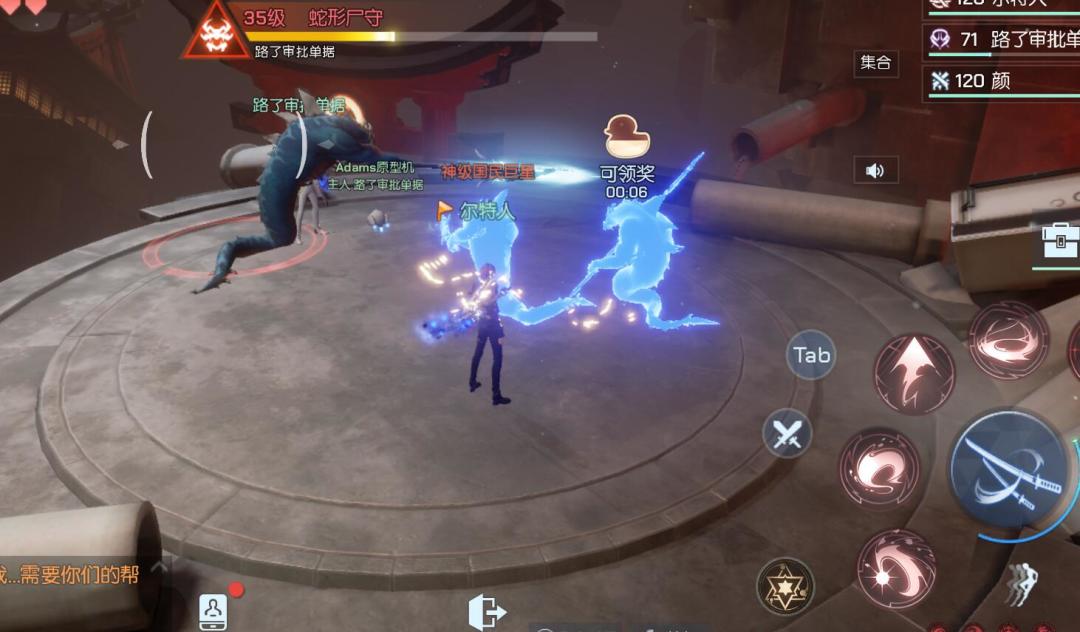The image size is (1080, 632).
Task: Trigger the main katana attack button
Action: (1008, 469)
